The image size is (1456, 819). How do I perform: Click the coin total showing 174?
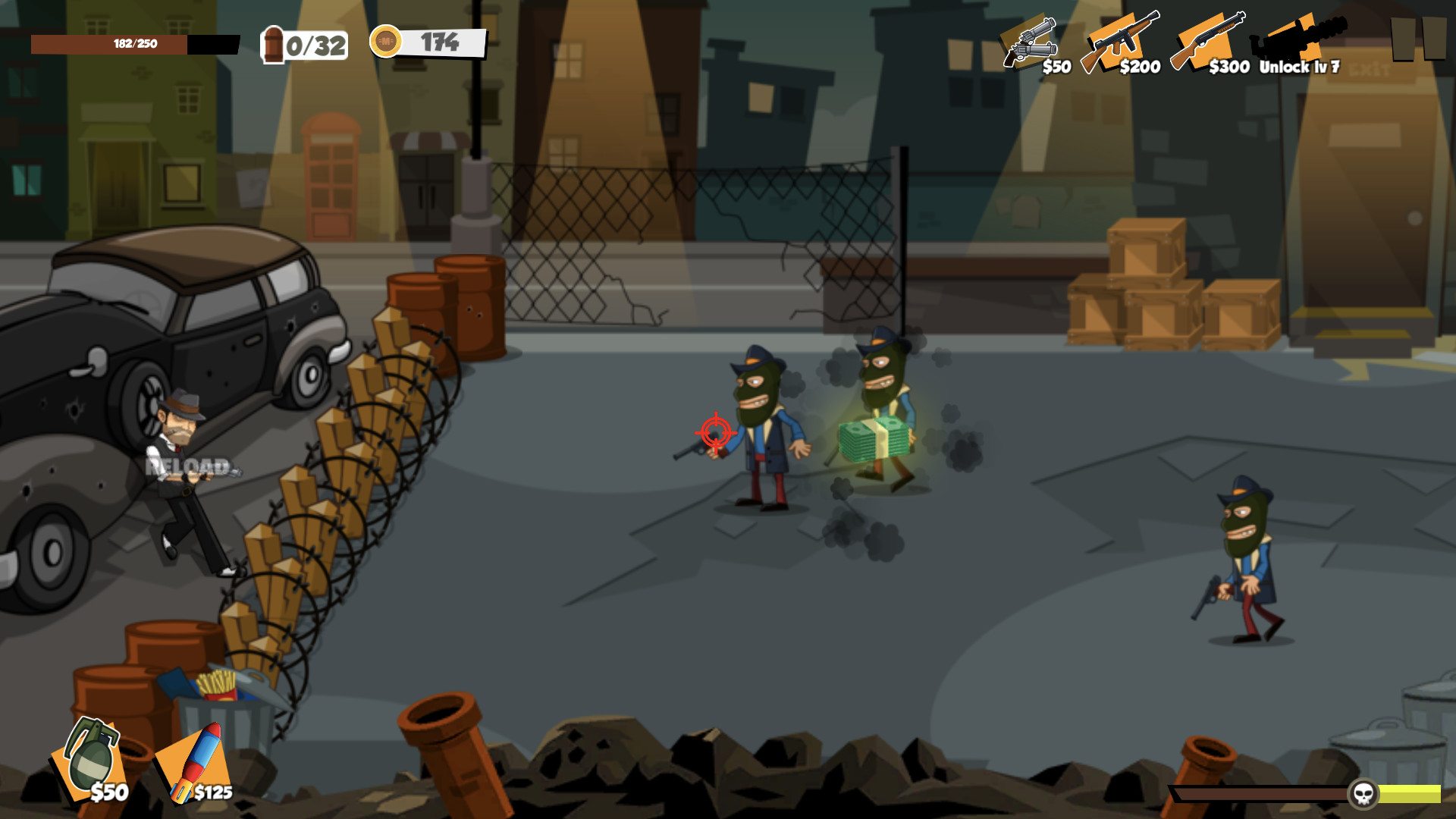(441, 42)
